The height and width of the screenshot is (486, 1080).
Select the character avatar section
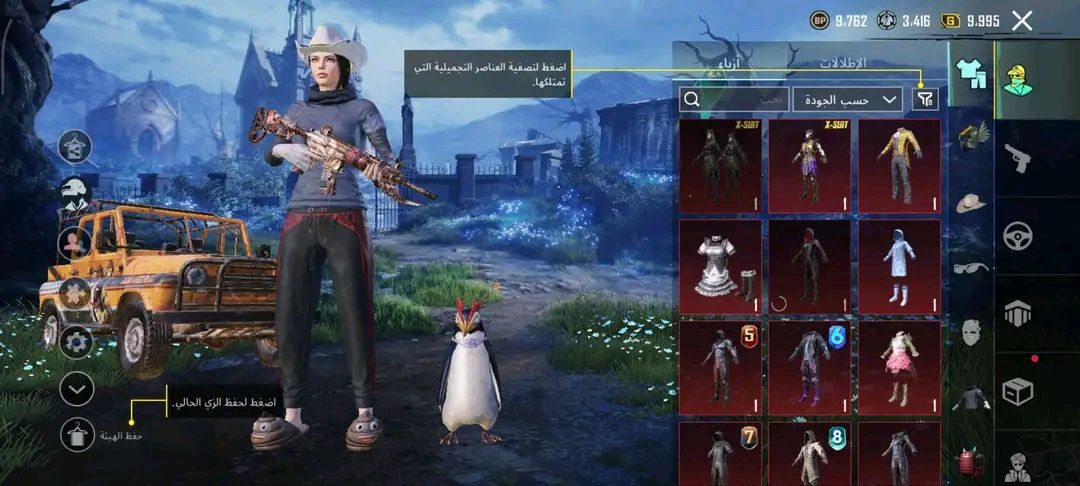[x=1018, y=78]
